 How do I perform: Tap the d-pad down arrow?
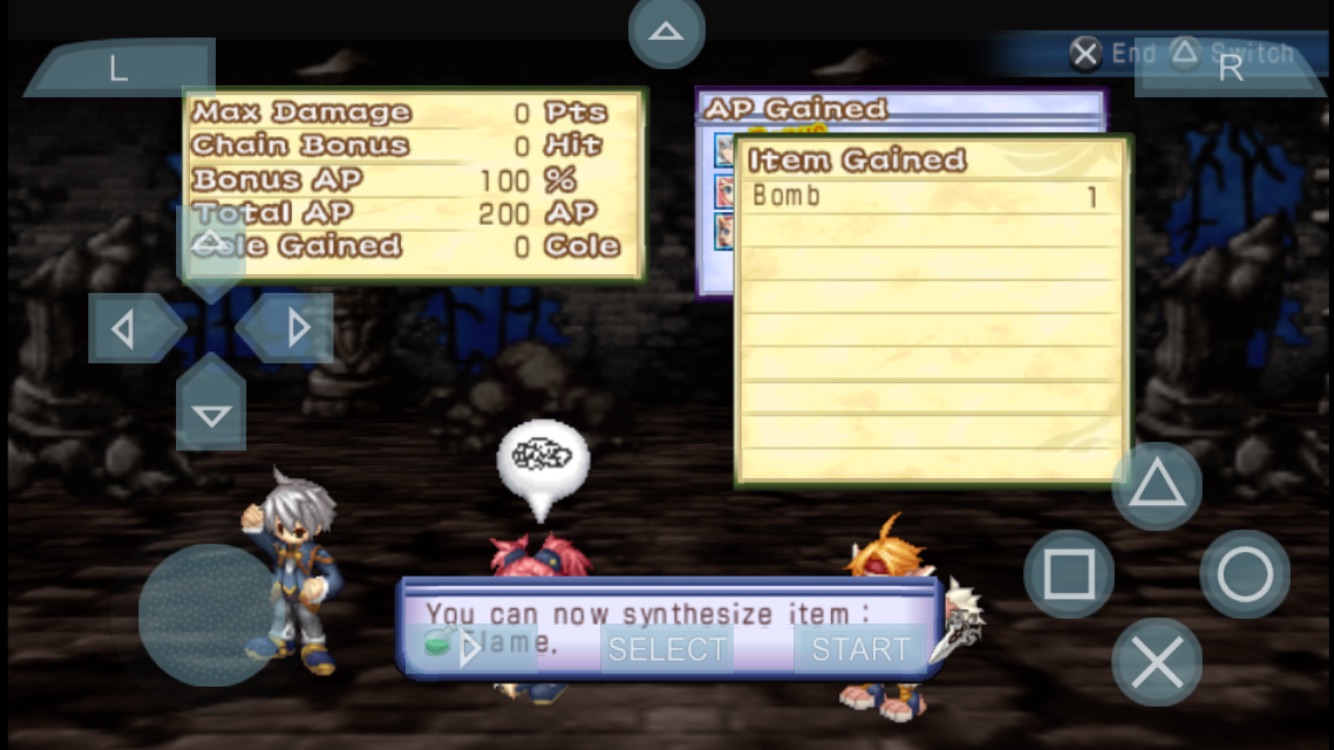pyautogui.click(x=211, y=412)
